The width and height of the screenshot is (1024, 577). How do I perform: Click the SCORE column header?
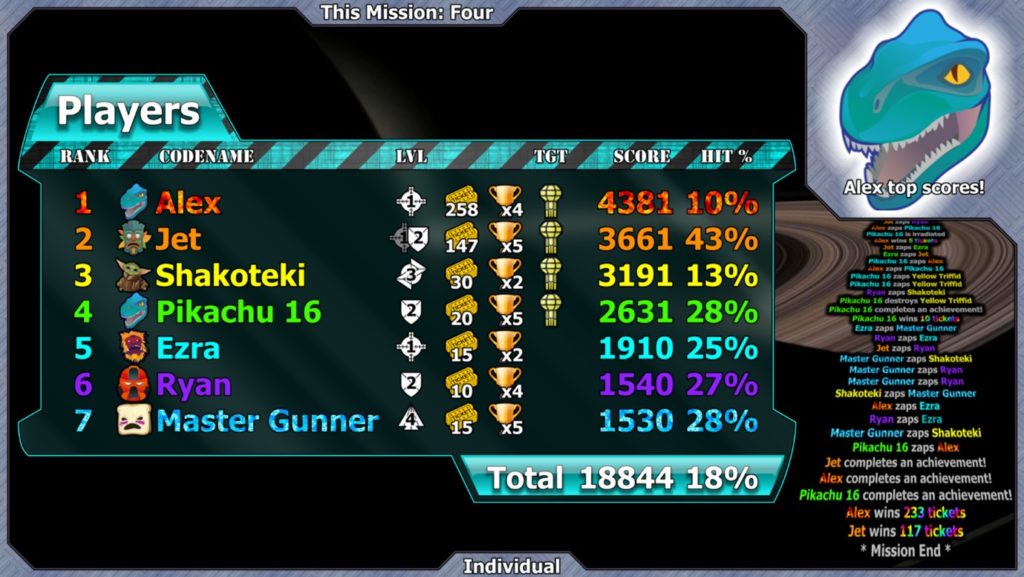click(x=642, y=157)
